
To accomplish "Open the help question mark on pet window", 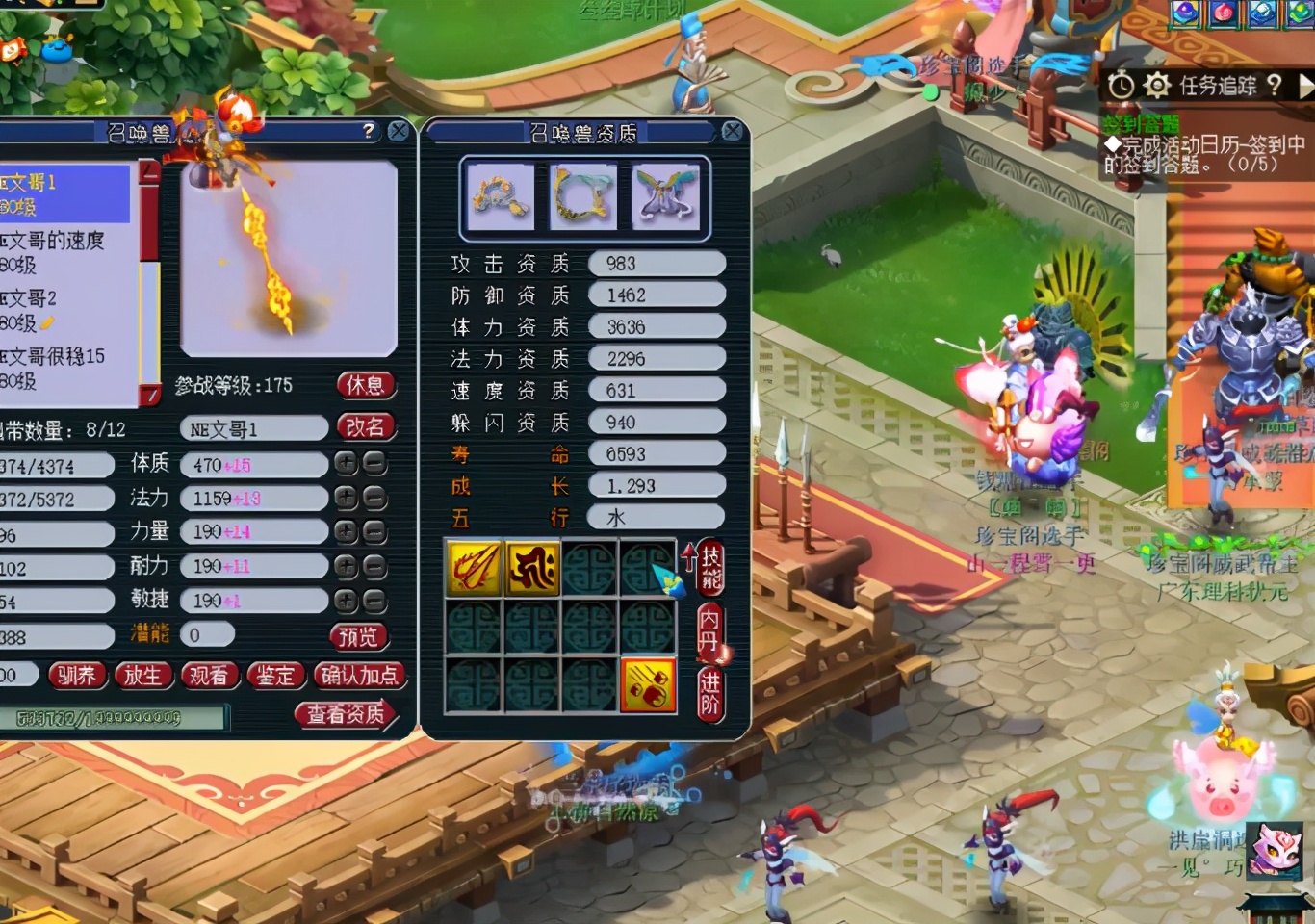I will tap(368, 131).
